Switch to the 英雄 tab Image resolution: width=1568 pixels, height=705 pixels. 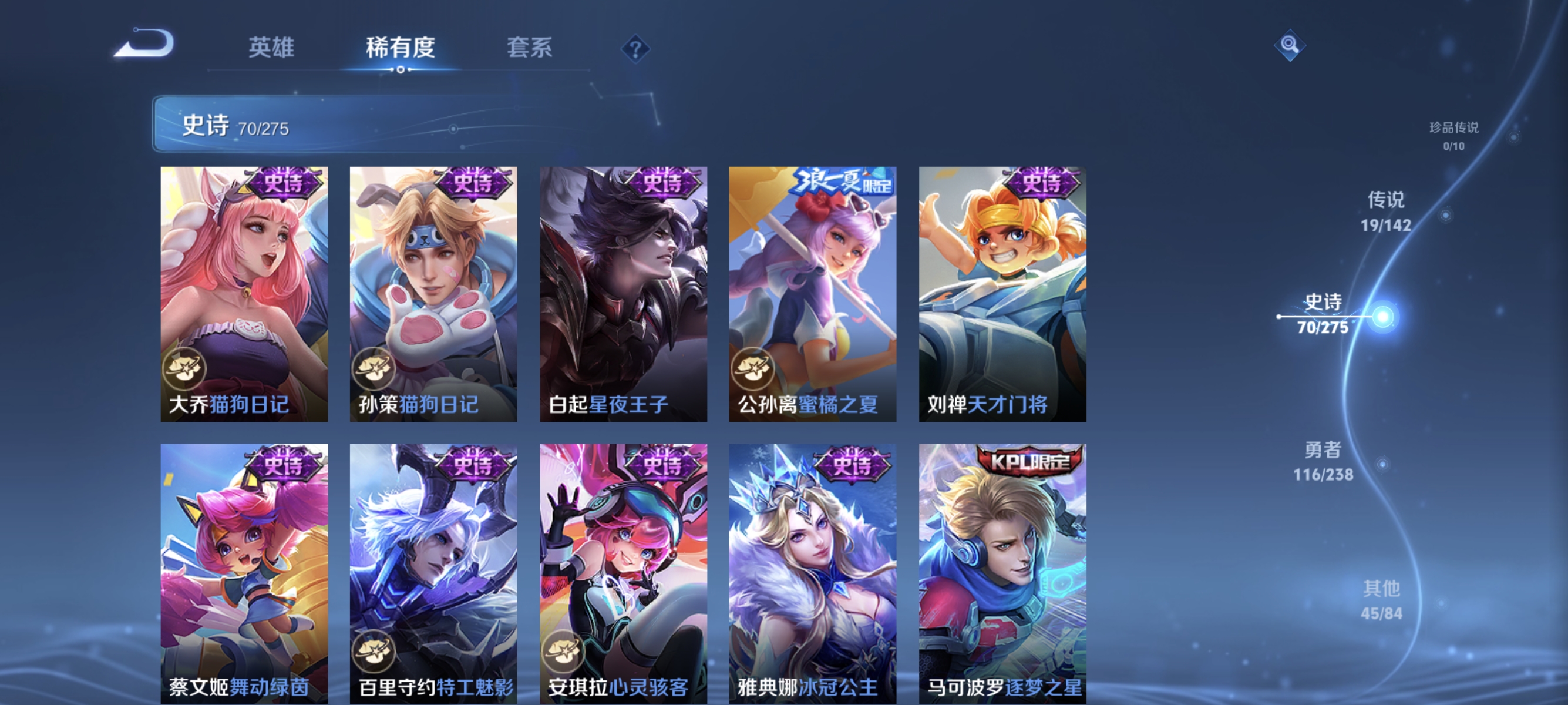click(x=271, y=48)
